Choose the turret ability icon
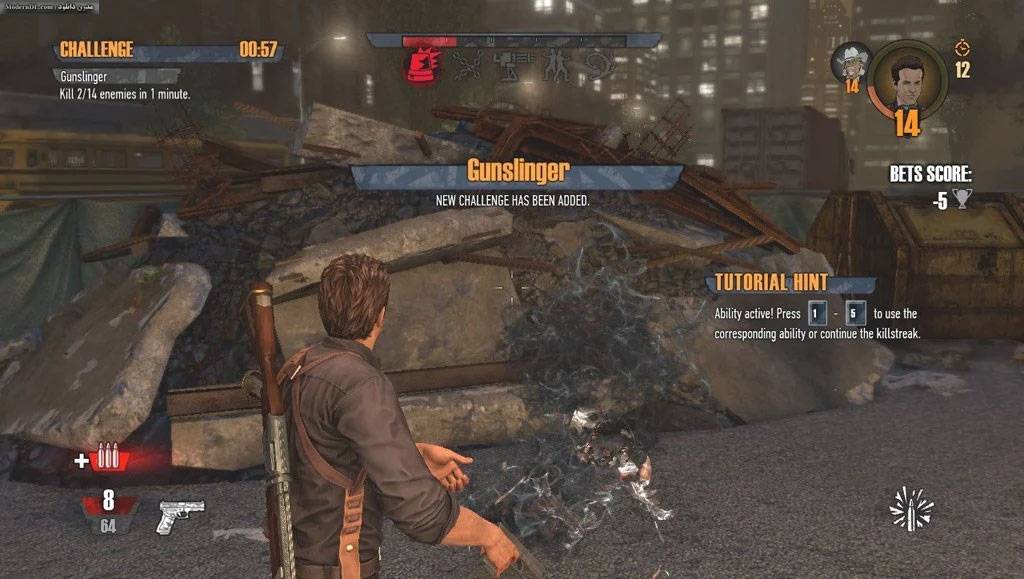The image size is (1024, 579). coord(510,66)
